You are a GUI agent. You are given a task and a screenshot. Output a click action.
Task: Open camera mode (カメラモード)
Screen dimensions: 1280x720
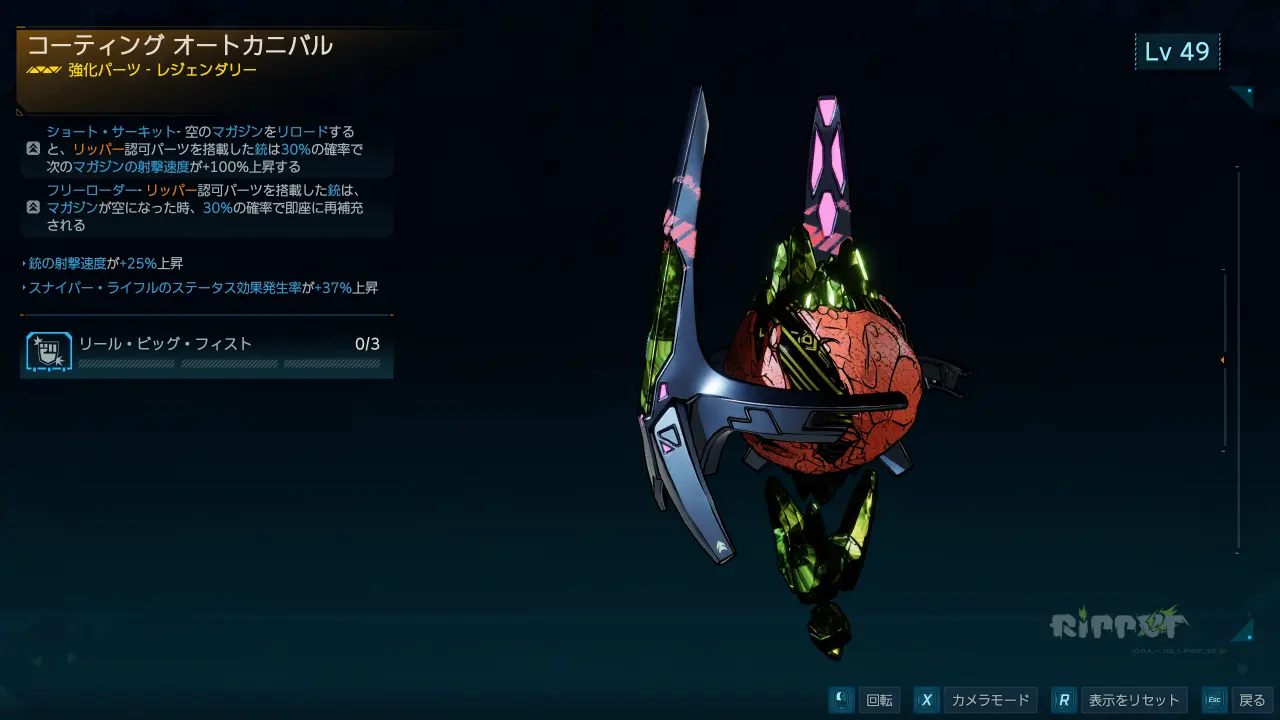coord(976,700)
